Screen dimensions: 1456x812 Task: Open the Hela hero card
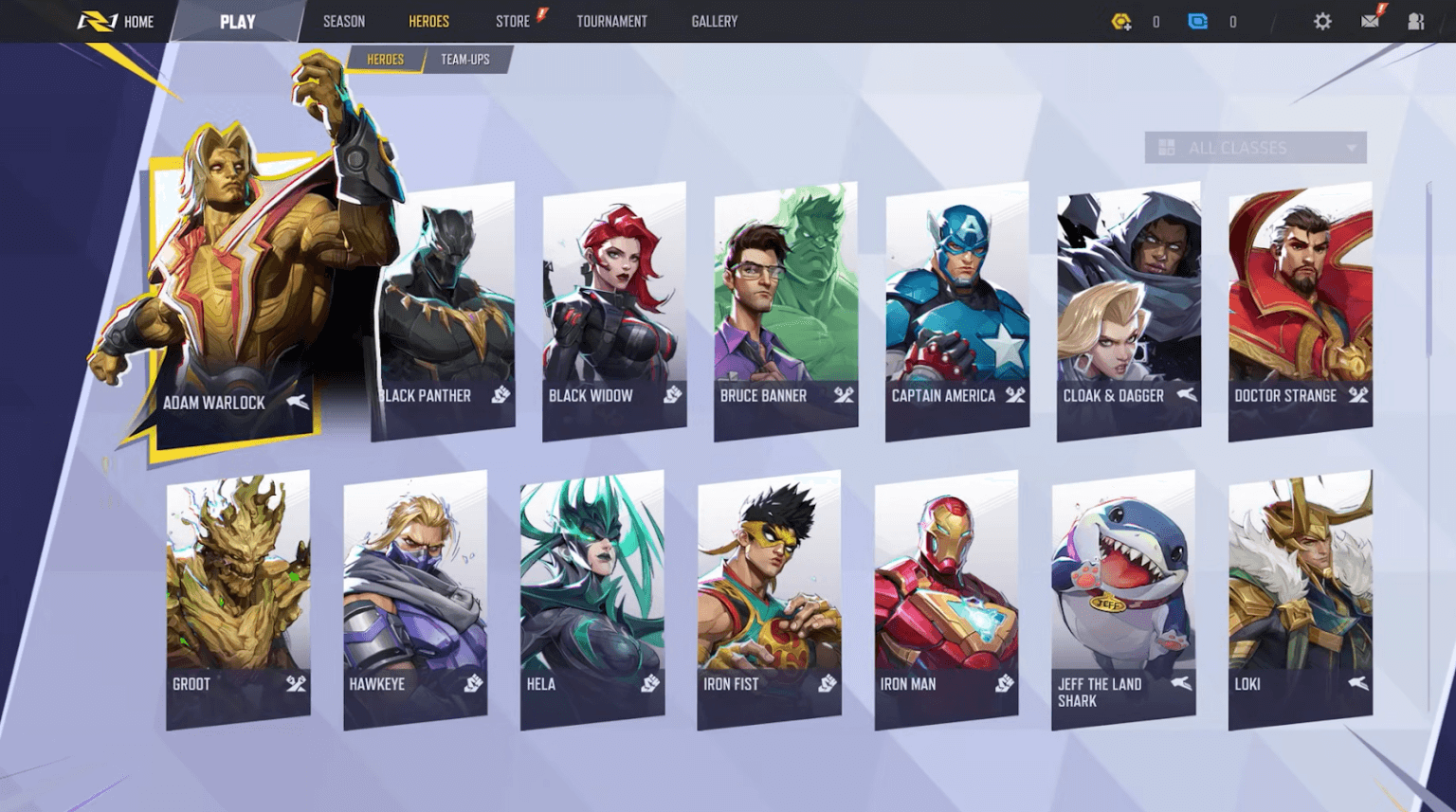coord(592,599)
